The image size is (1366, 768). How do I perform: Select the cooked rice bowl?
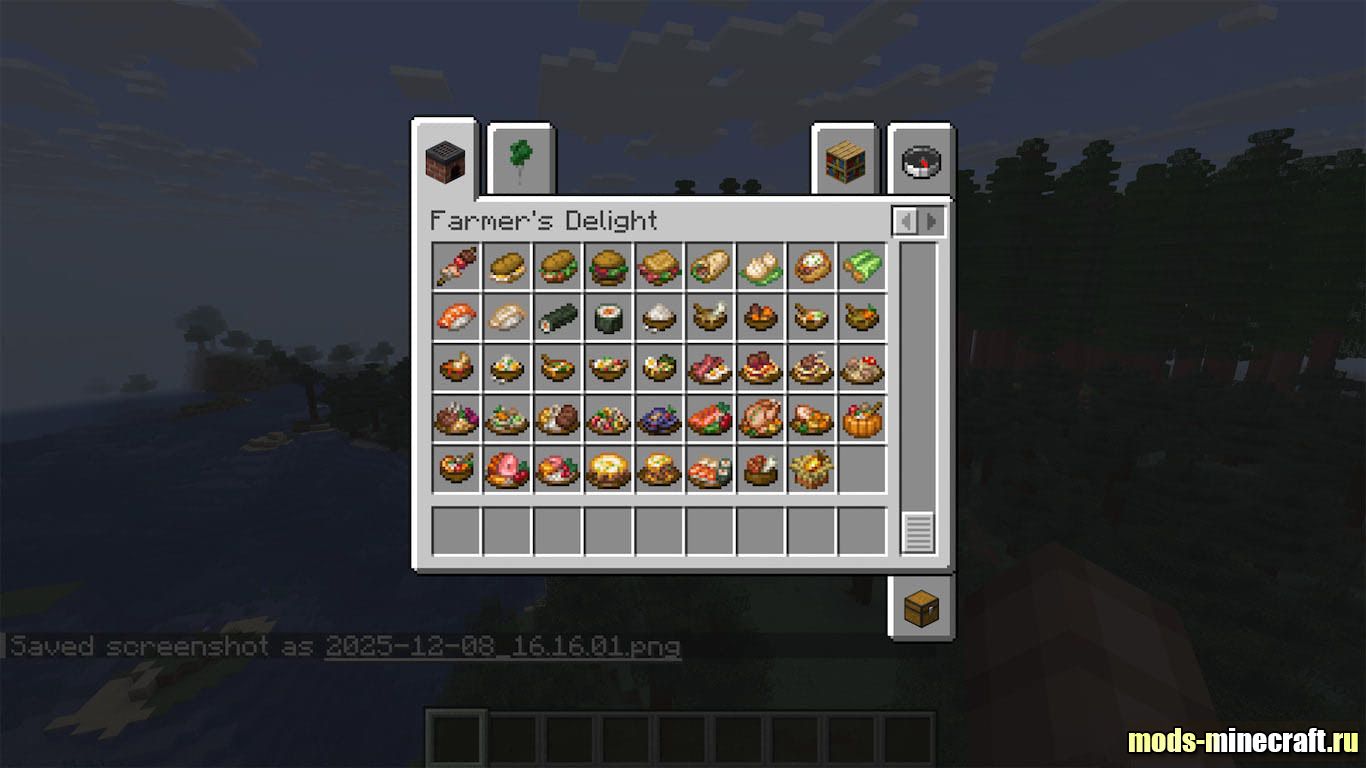point(659,318)
